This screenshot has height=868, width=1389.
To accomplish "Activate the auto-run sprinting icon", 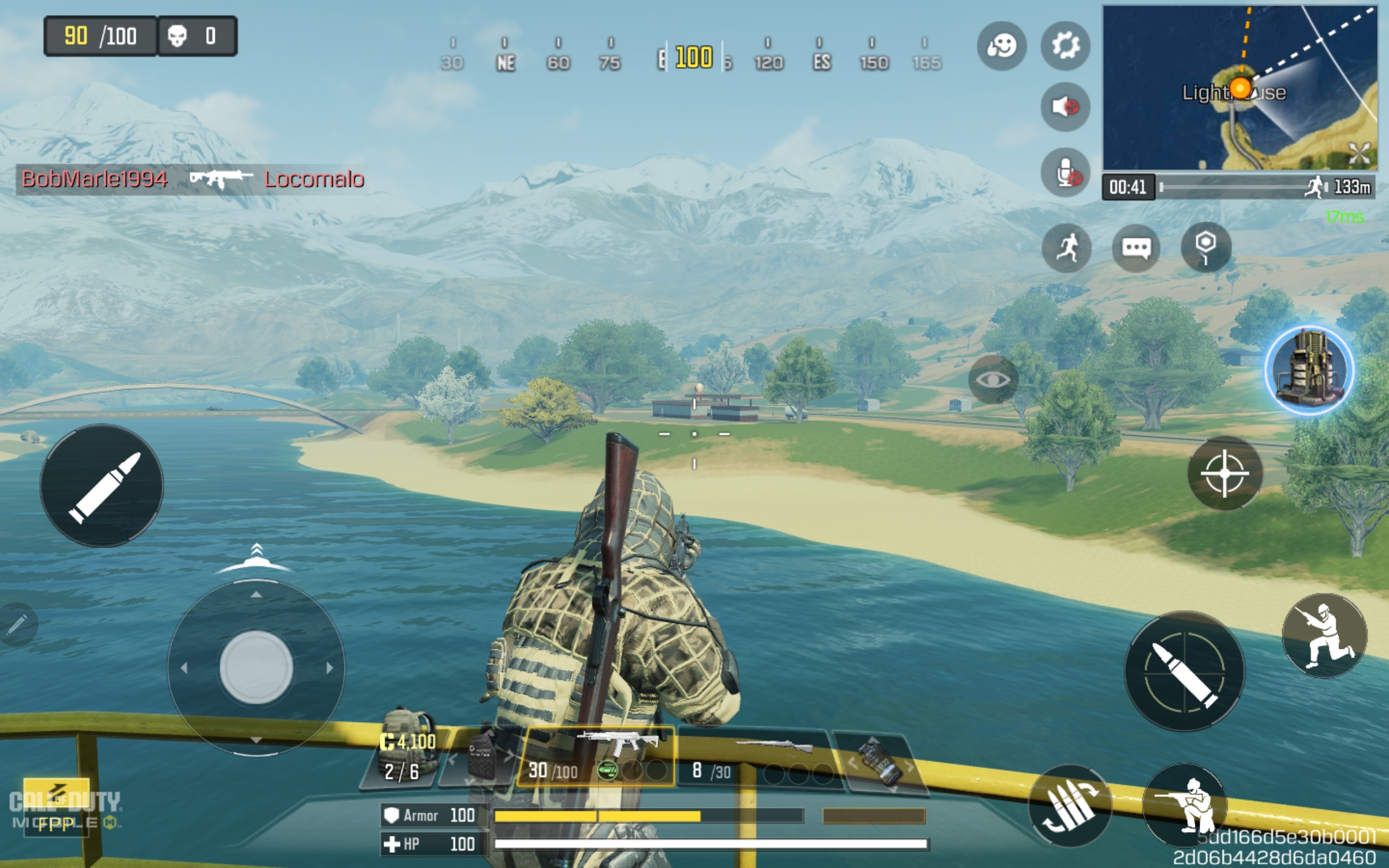I will pos(1067,248).
